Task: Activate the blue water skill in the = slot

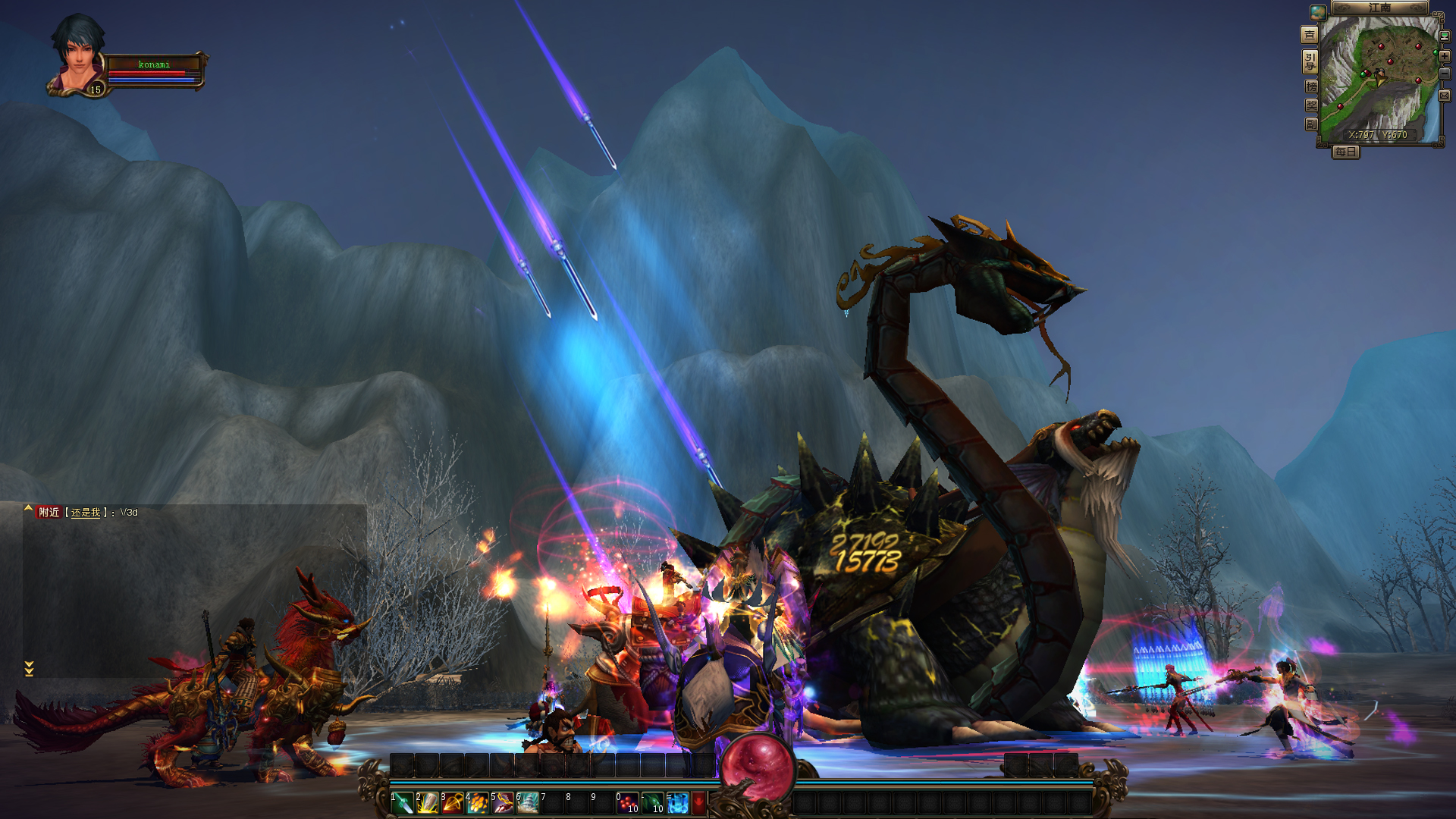Action: (679, 802)
